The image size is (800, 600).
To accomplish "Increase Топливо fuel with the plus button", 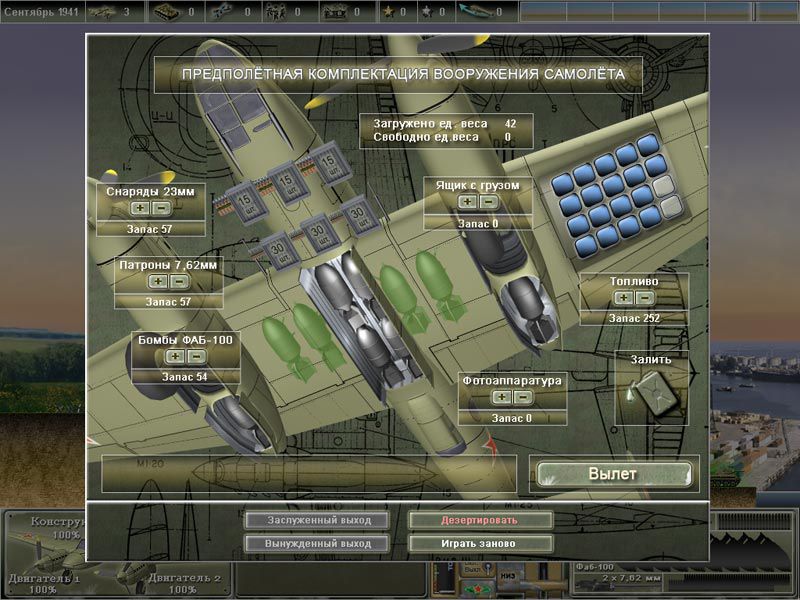I will 624,297.
